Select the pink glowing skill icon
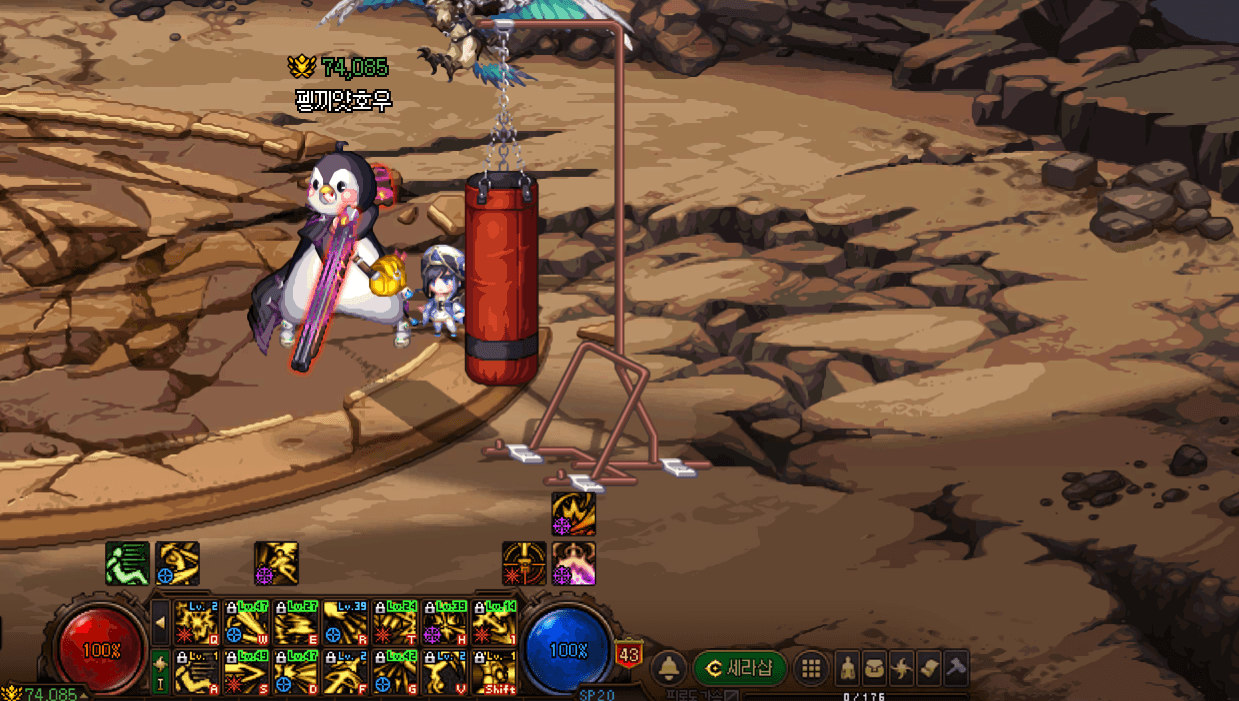1239x701 pixels. tap(574, 563)
